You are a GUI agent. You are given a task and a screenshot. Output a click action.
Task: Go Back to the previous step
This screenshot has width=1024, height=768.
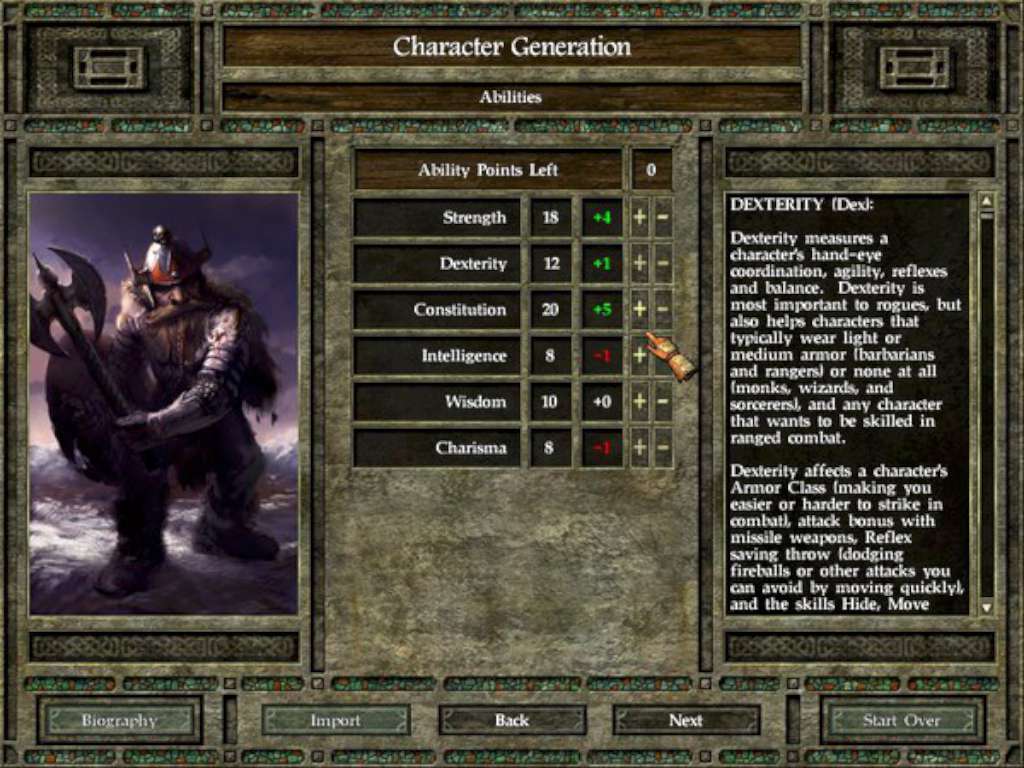512,720
